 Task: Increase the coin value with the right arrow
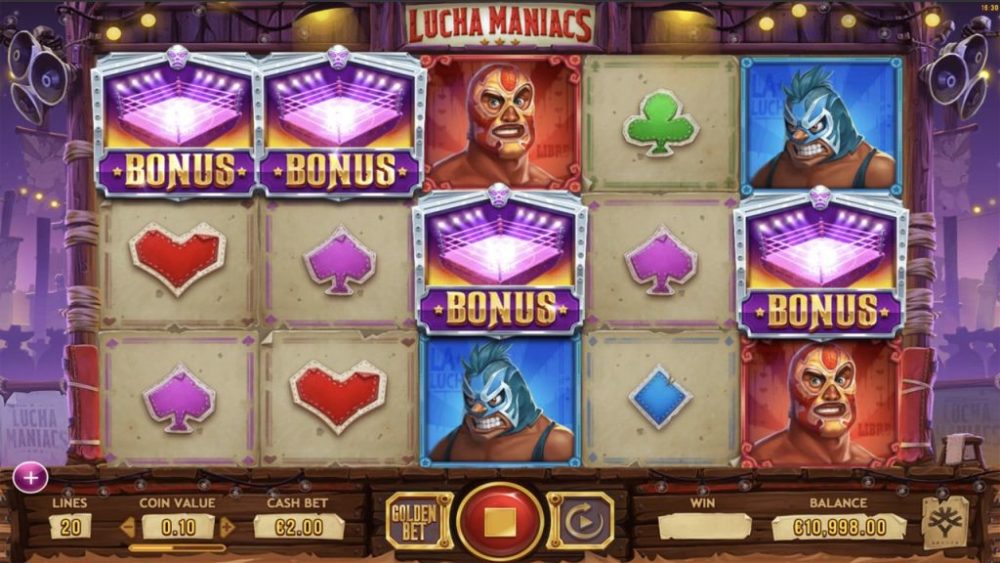228,527
